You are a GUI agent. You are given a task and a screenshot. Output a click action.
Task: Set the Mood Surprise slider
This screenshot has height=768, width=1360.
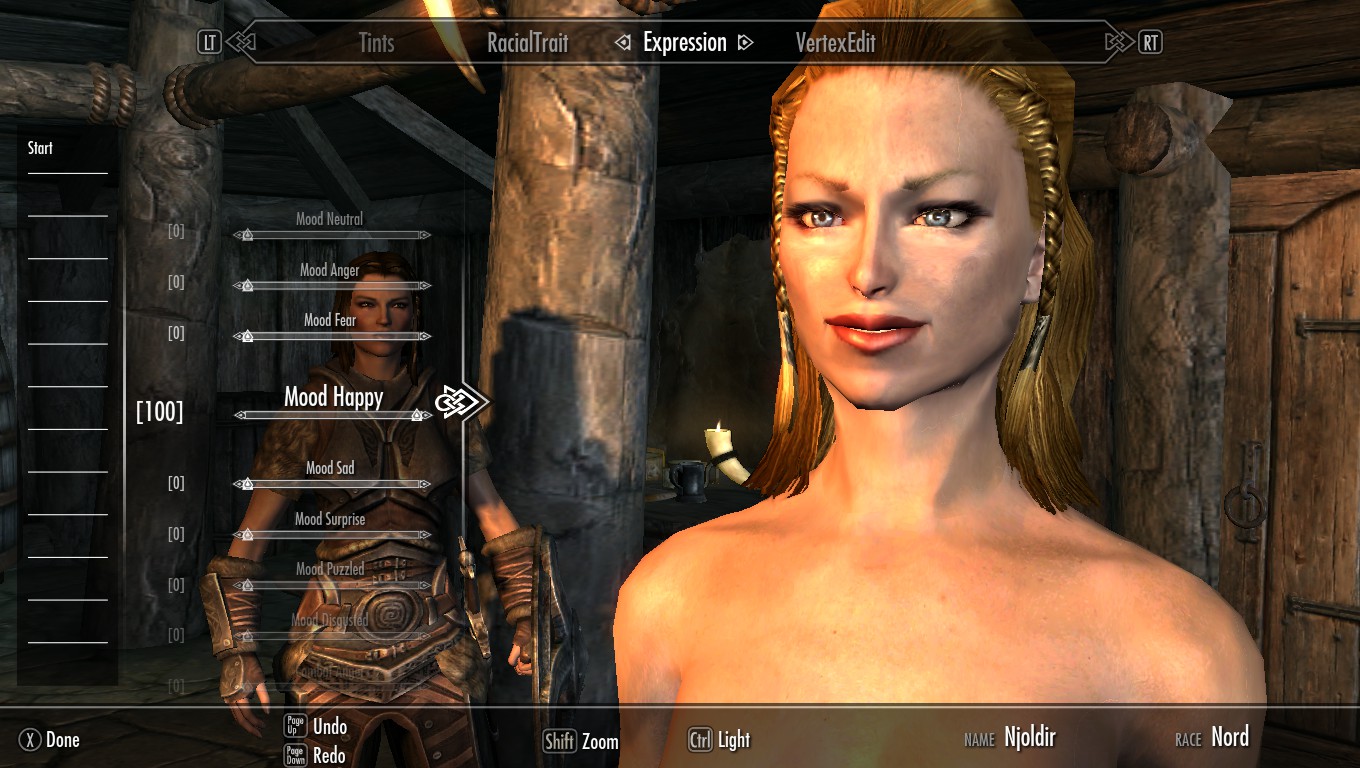click(x=331, y=535)
